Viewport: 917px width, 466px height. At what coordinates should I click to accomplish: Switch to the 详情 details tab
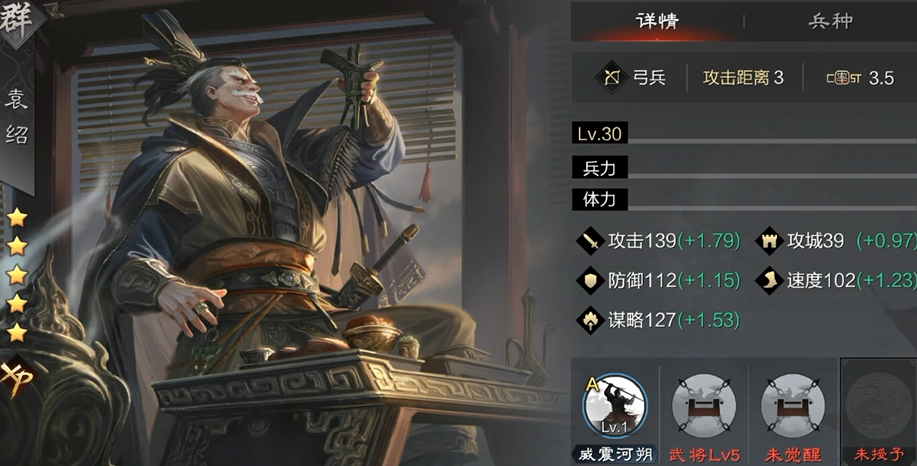click(x=657, y=21)
